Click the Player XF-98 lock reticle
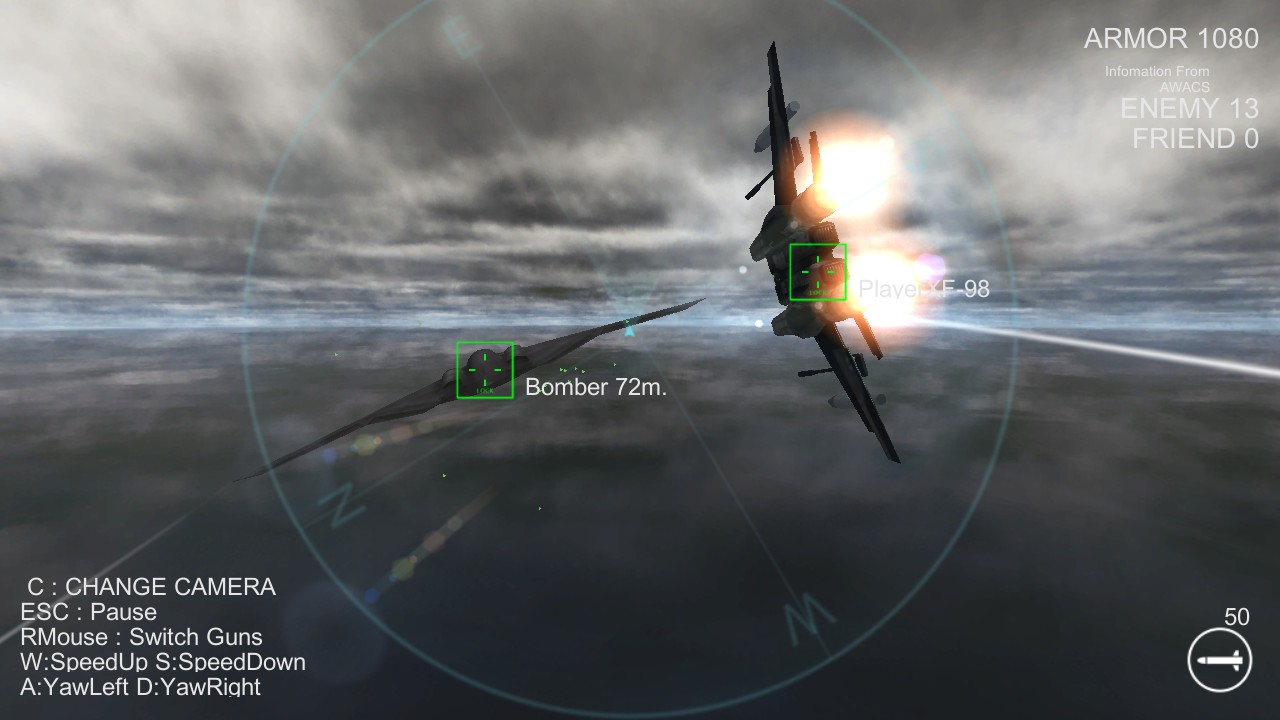 pos(819,271)
